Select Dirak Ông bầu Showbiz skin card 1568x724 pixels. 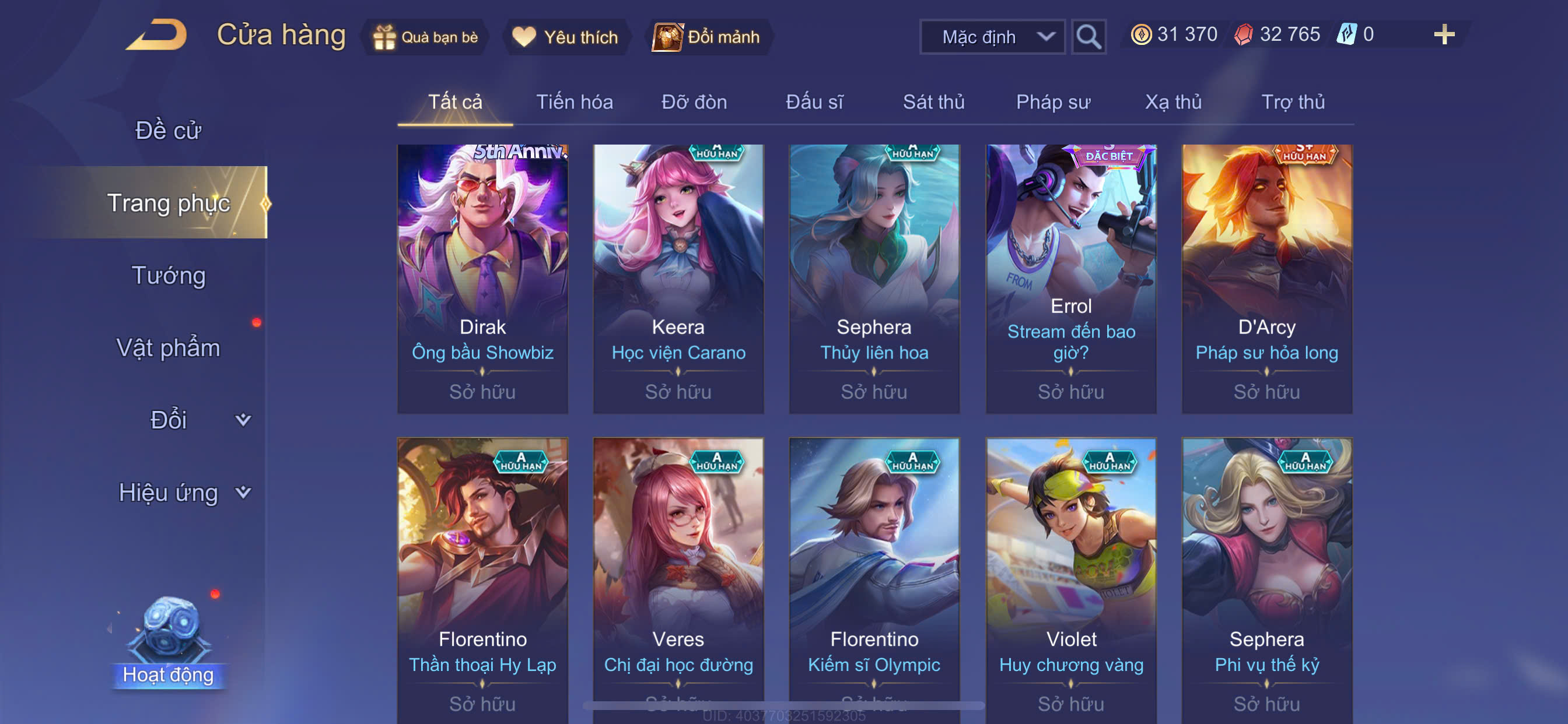tap(482, 279)
